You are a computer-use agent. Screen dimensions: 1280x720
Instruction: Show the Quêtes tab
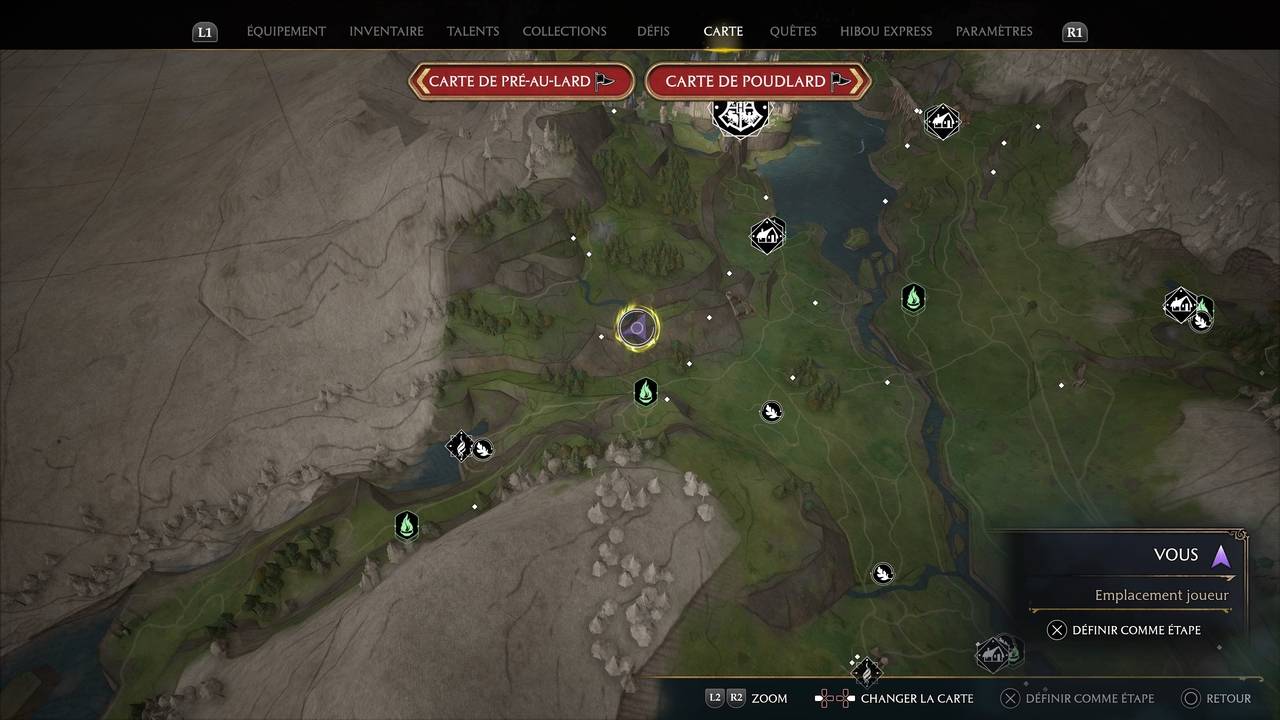[x=793, y=31]
